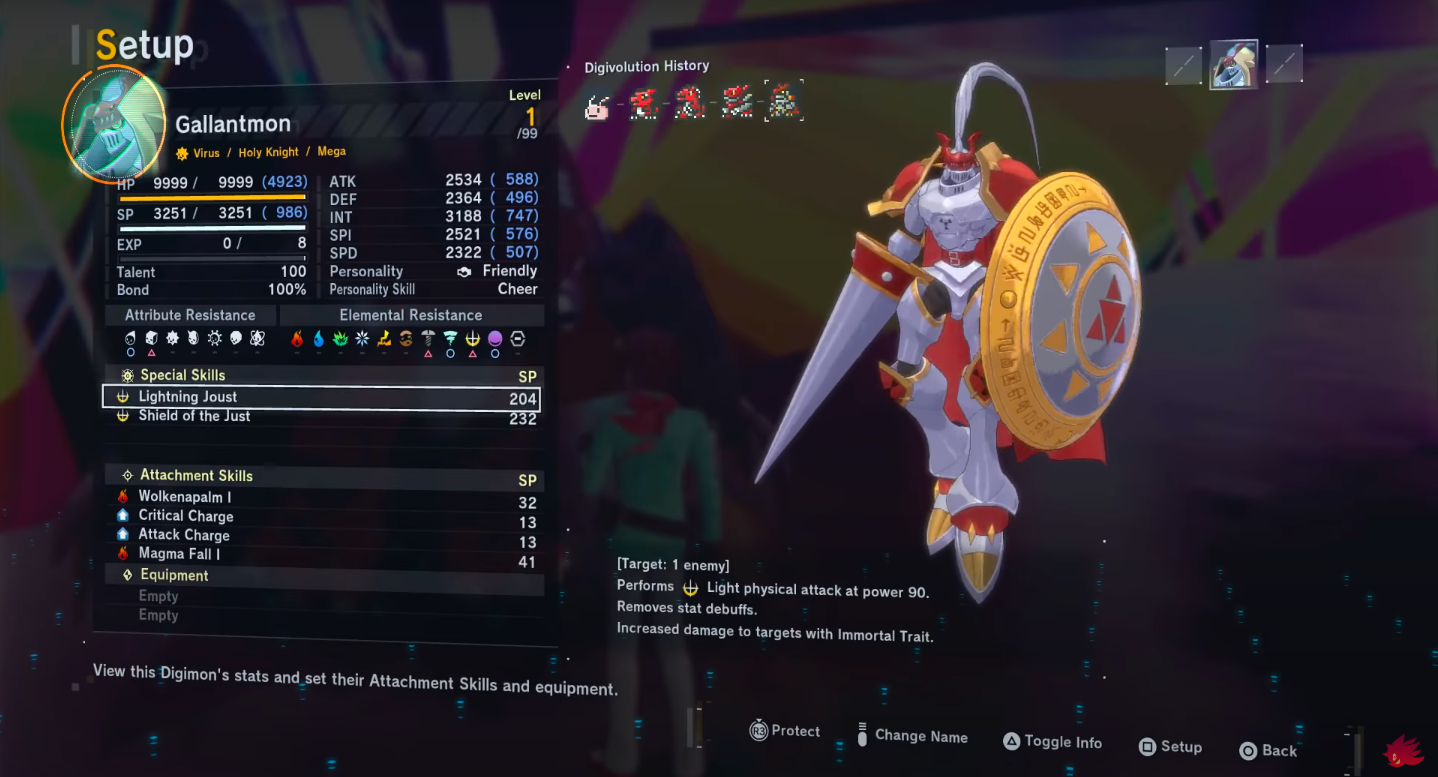Switch to the Elemental Resistance tab
Viewport: 1438px width, 777px height.
pos(410,314)
